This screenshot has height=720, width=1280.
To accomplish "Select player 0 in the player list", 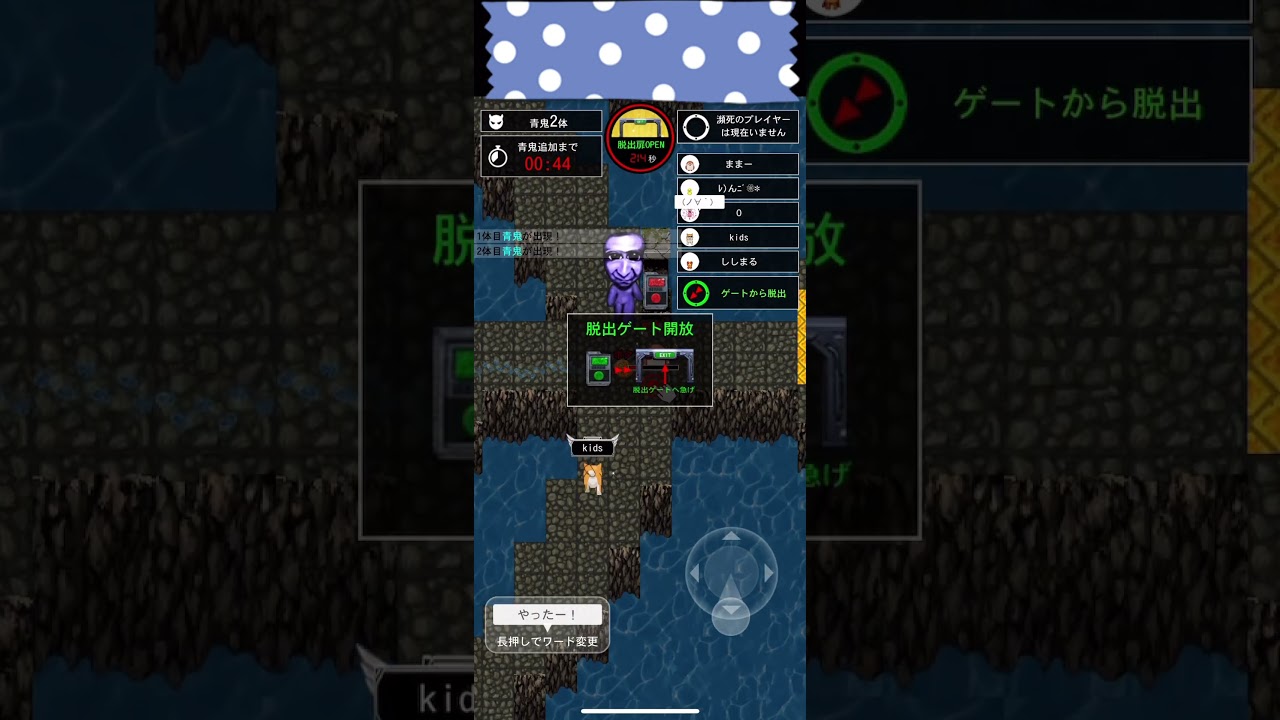I will [738, 213].
